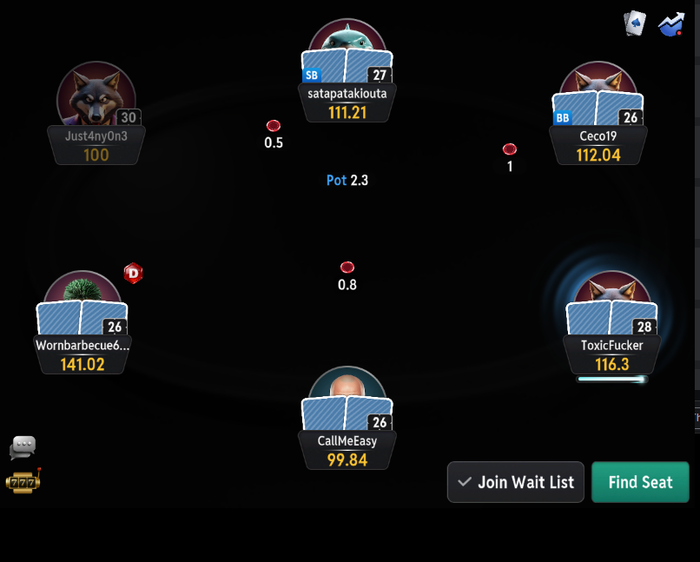The image size is (700, 562).
Task: Open the playing cards icon
Action: point(635,23)
